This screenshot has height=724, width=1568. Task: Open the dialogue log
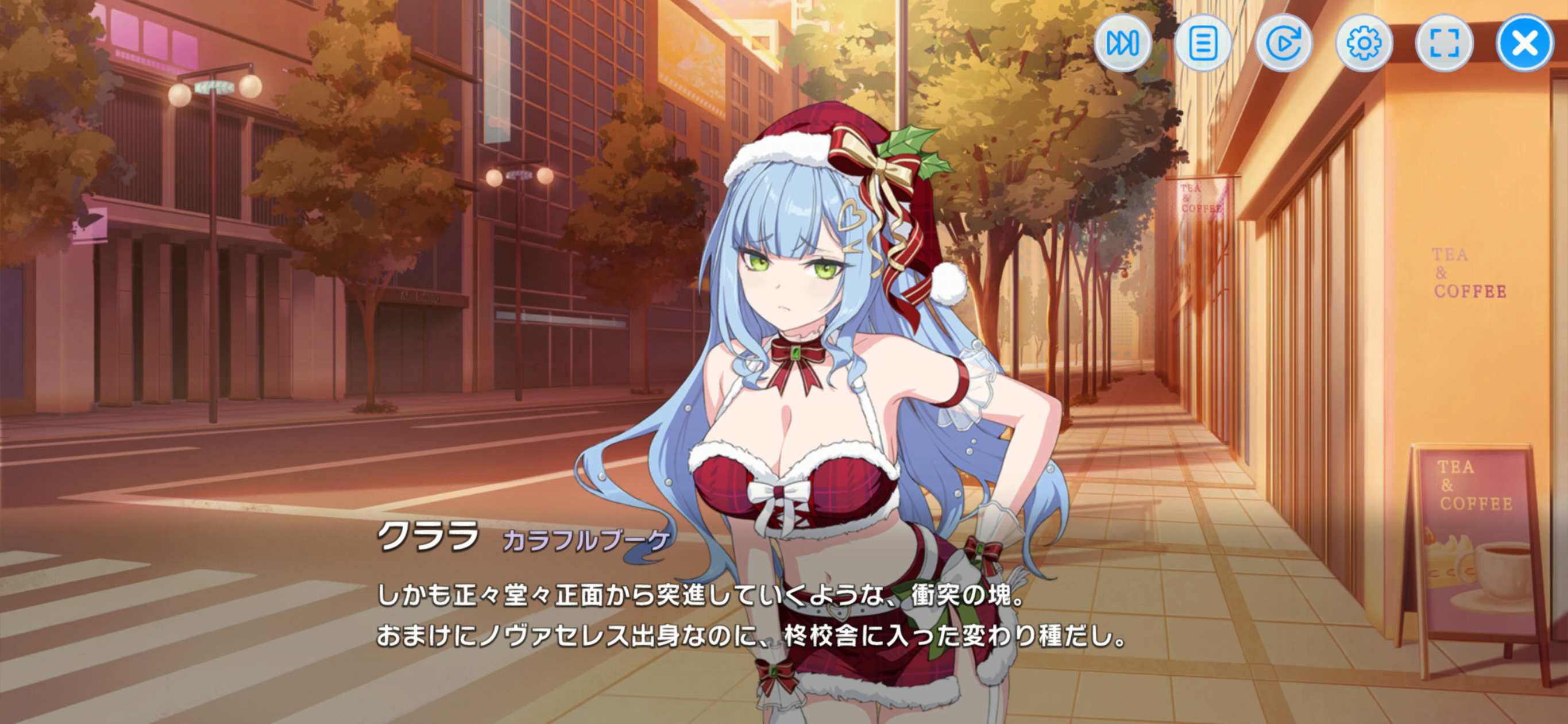[x=1203, y=43]
